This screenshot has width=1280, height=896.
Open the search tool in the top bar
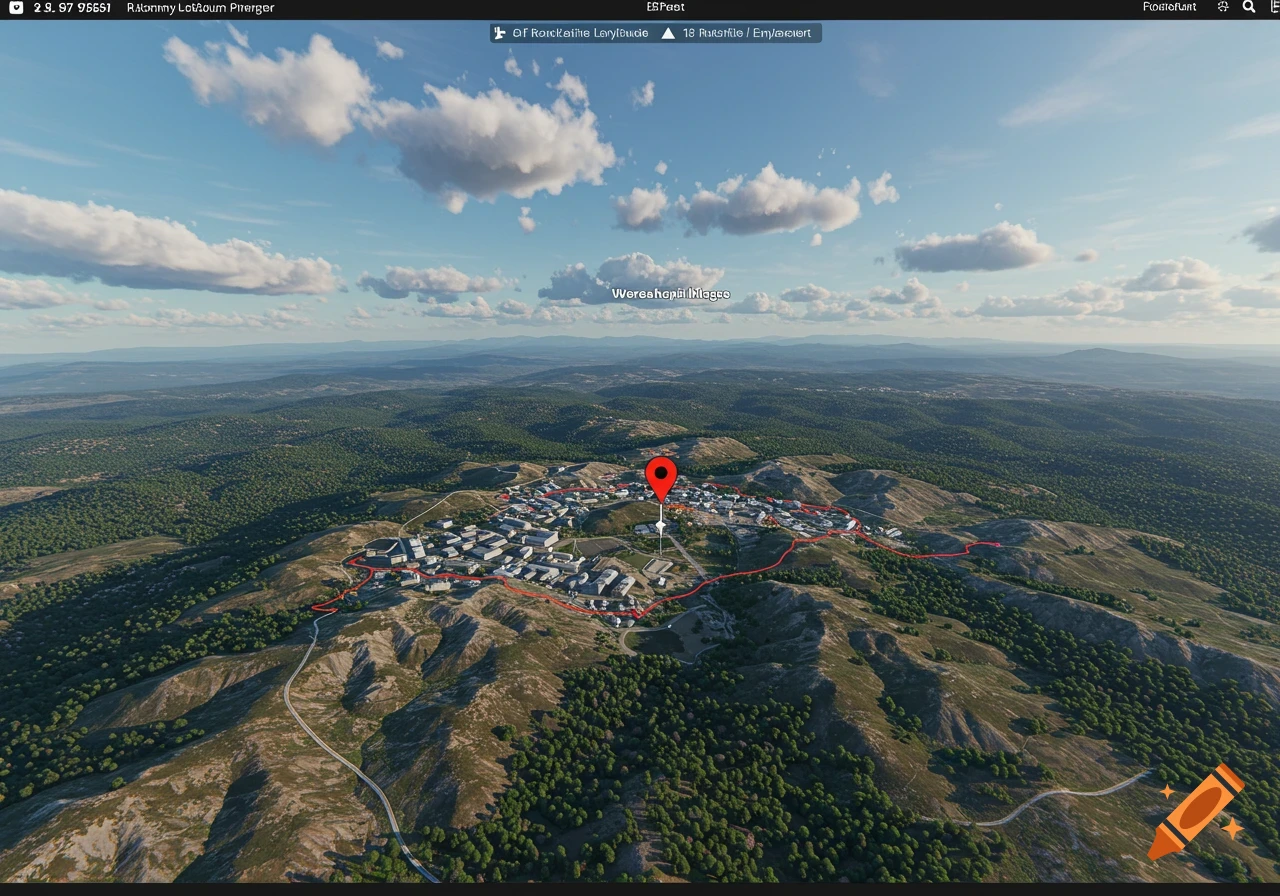1248,7
